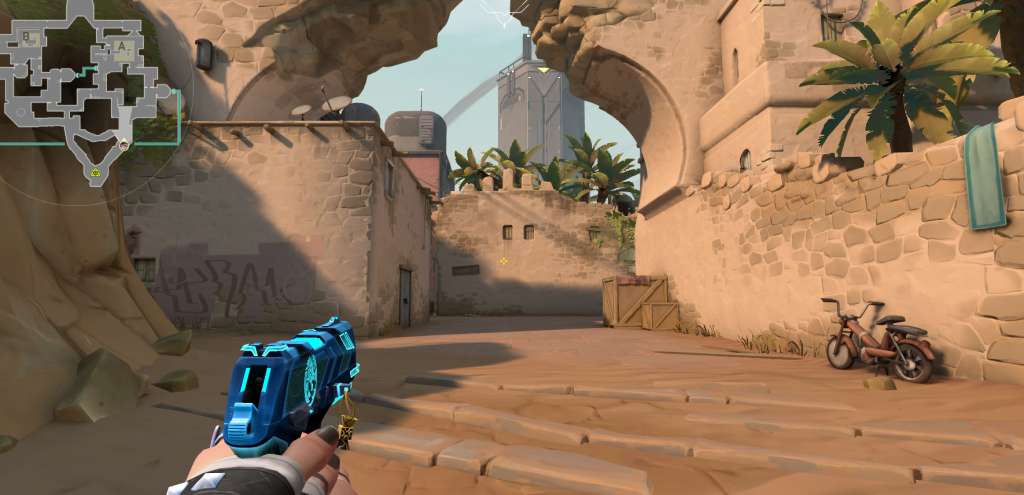Screen dimensions: 1024x495
Task: Click the player agent icon on the minimap
Action: click(124, 145)
